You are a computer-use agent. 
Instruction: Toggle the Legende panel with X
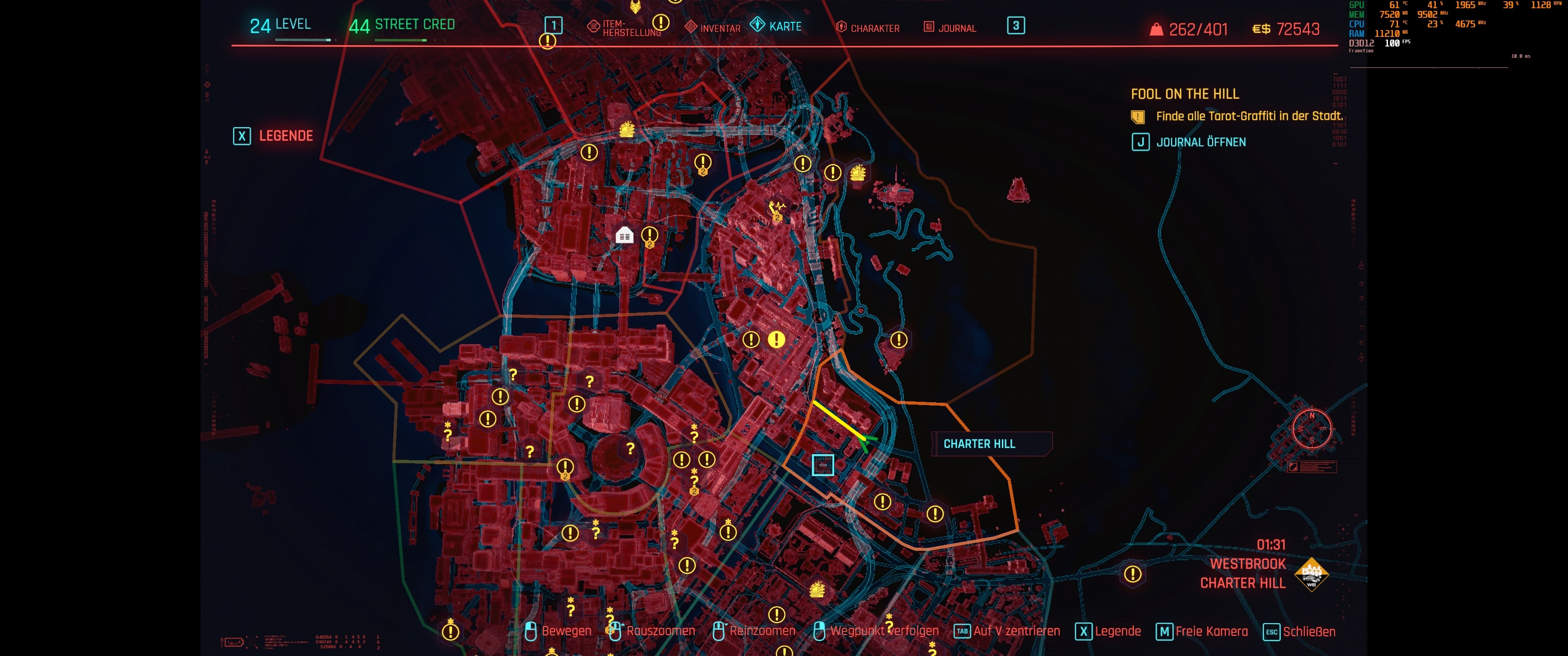click(242, 136)
